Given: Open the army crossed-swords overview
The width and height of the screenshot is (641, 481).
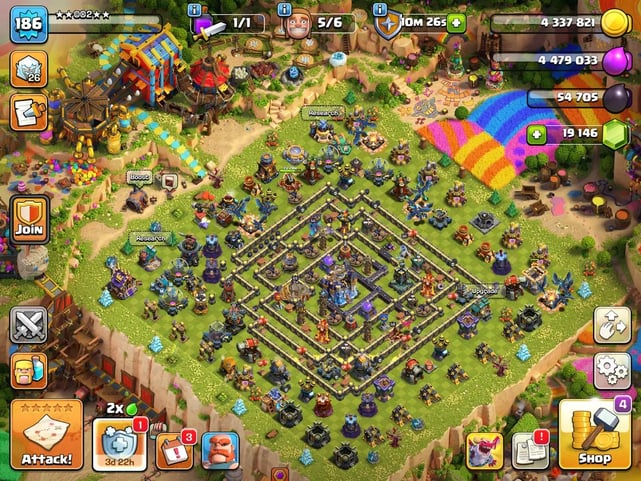Looking at the screenshot, I should point(28,324).
